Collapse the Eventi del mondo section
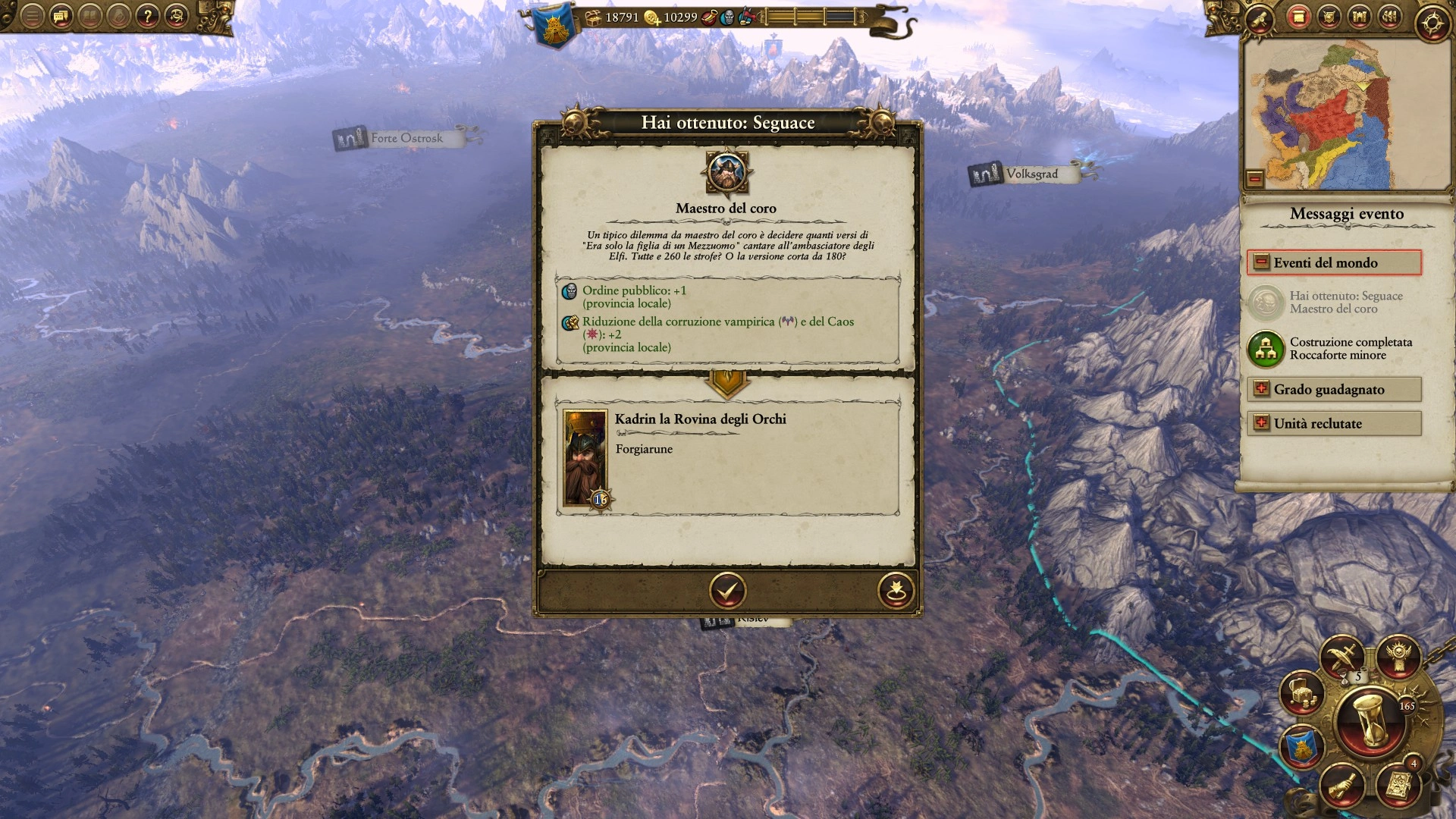The width and height of the screenshot is (1456, 819). (x=1261, y=262)
